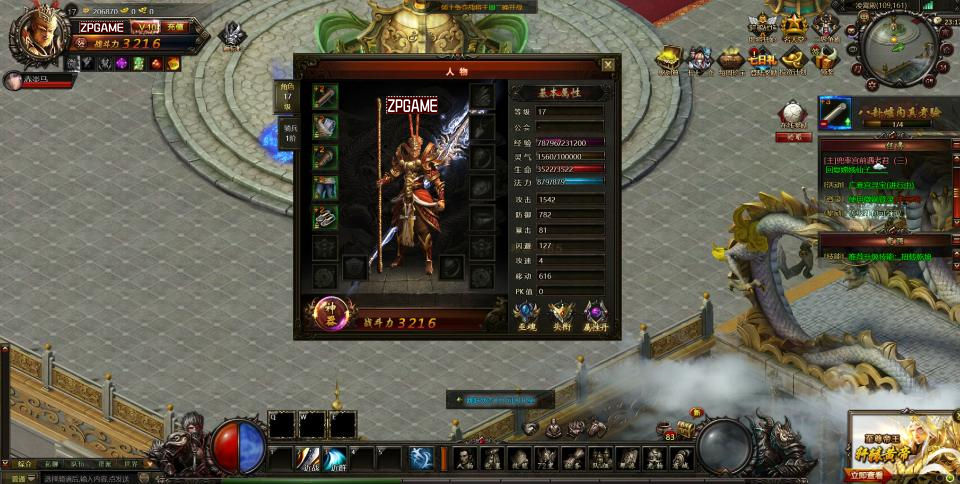960x484 pixels.
Task: Switch to the 角色 character tab
Action: tap(285, 97)
